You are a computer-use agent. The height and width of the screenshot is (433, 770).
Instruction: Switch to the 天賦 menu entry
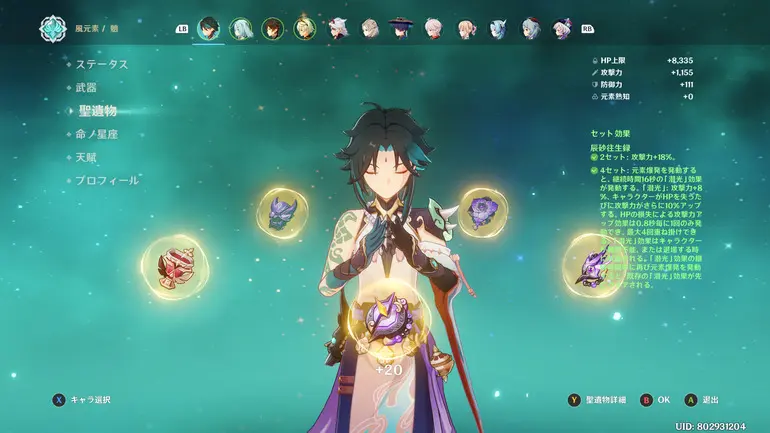[86, 157]
